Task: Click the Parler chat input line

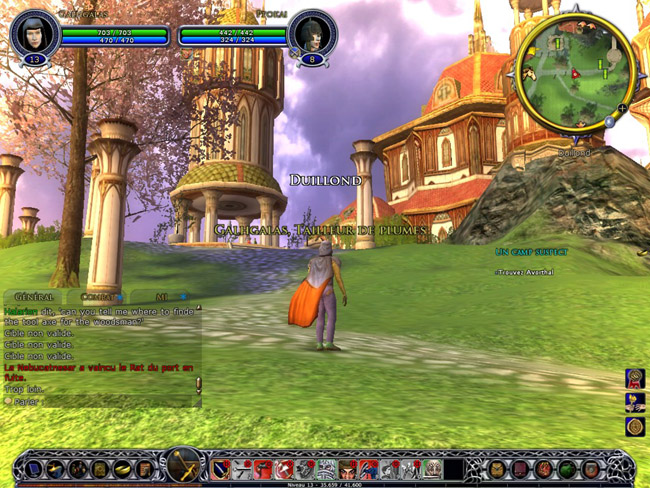Action: coord(100,401)
